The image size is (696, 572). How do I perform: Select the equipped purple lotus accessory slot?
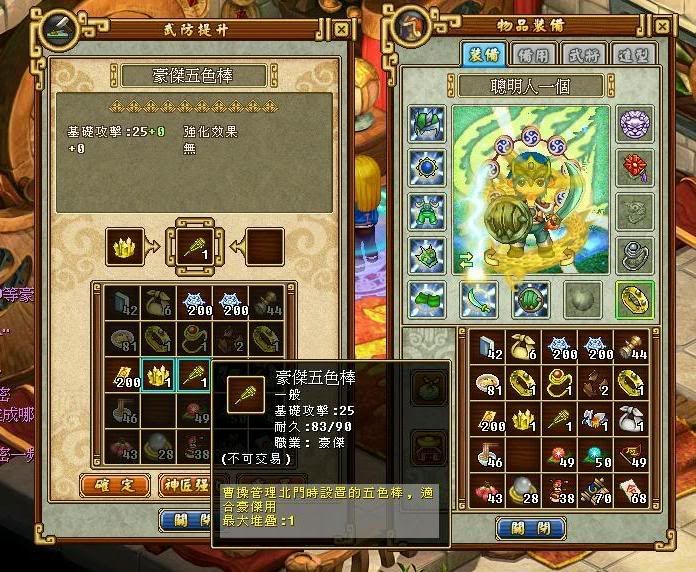click(x=635, y=124)
